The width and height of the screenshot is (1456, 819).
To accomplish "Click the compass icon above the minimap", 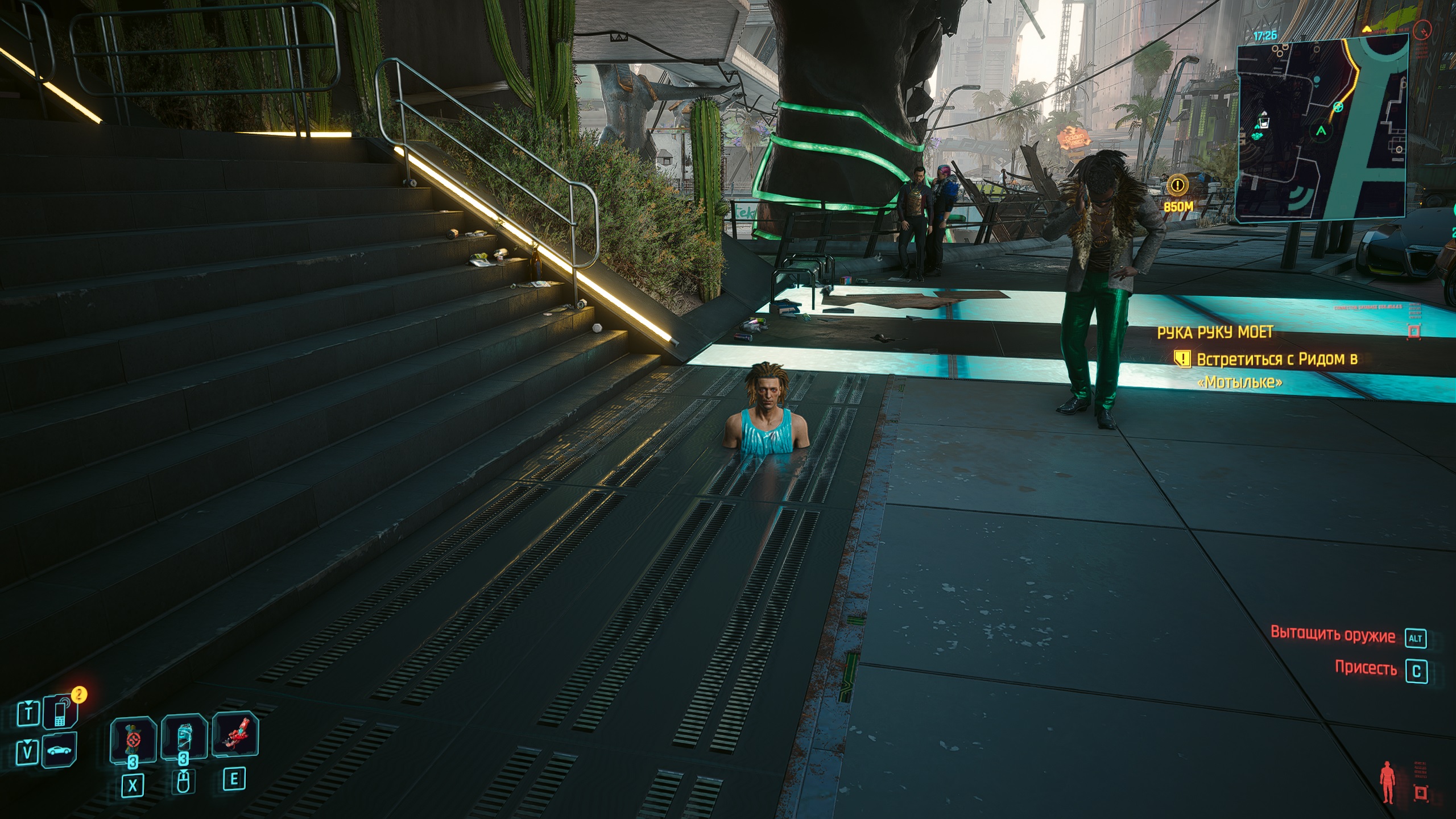I will click(x=1422, y=28).
